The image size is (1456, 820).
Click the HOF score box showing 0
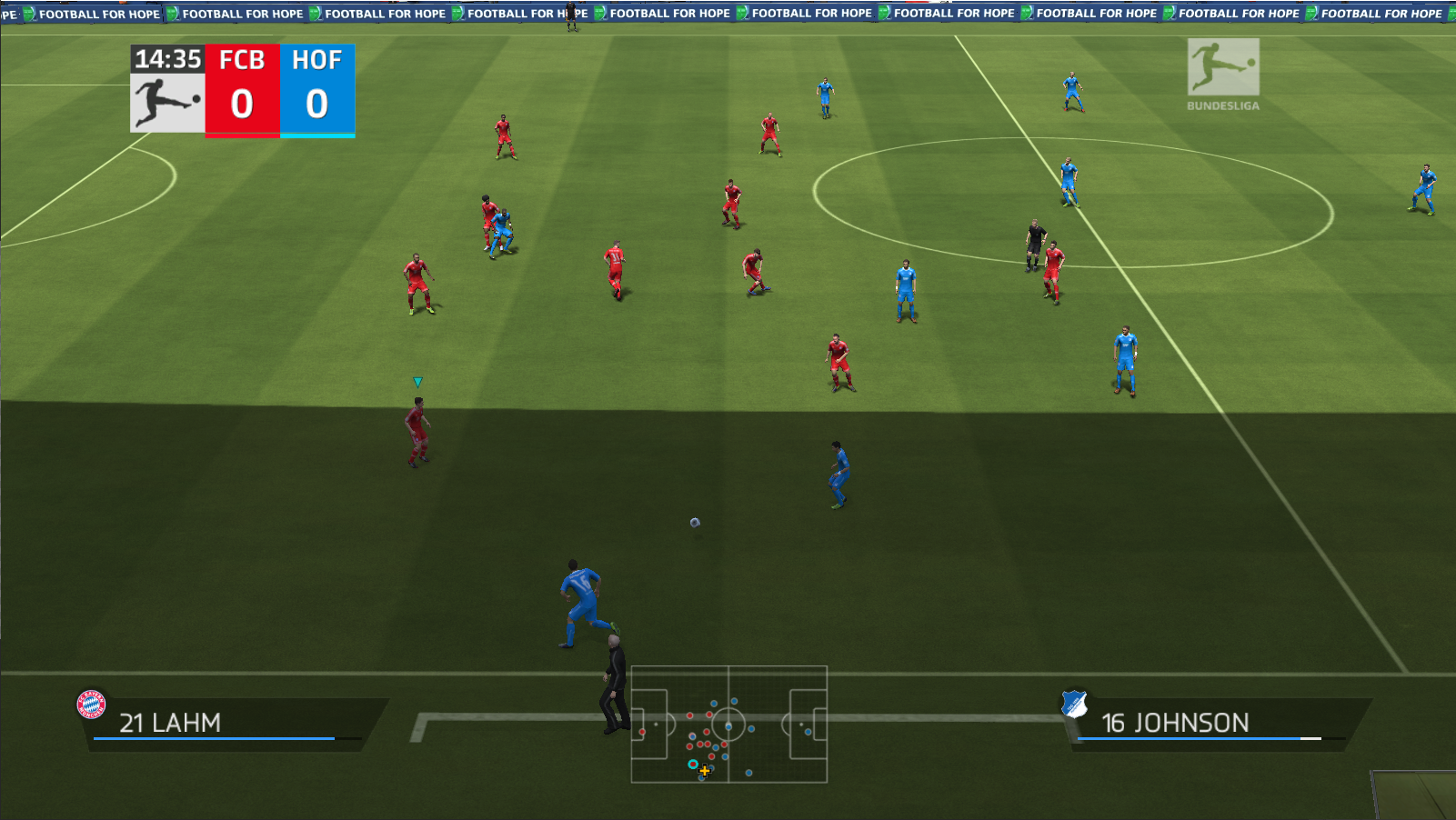[316, 103]
